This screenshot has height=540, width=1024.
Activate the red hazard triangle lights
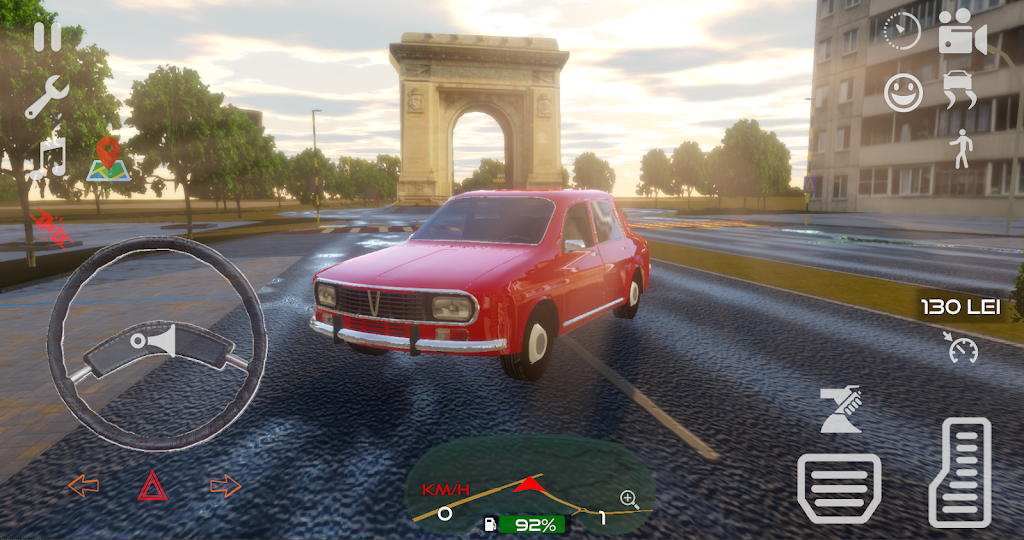(153, 486)
